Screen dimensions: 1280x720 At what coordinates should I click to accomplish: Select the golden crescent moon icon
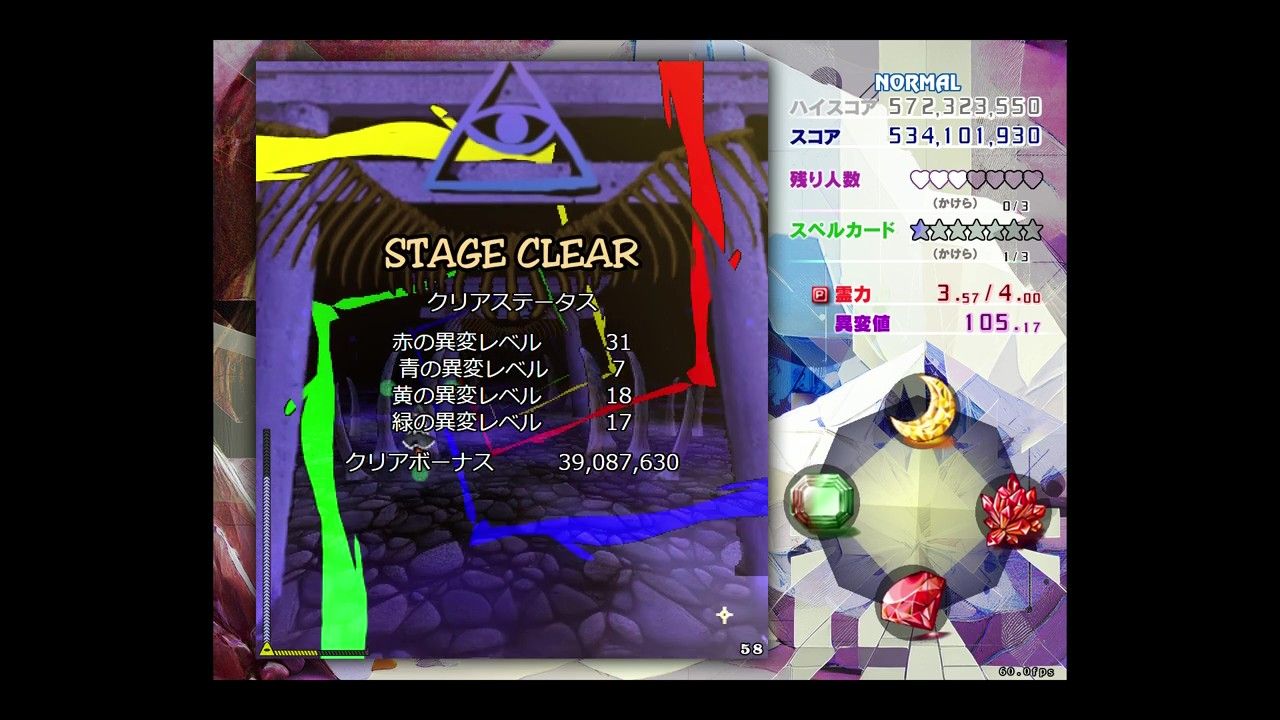pyautogui.click(x=924, y=410)
